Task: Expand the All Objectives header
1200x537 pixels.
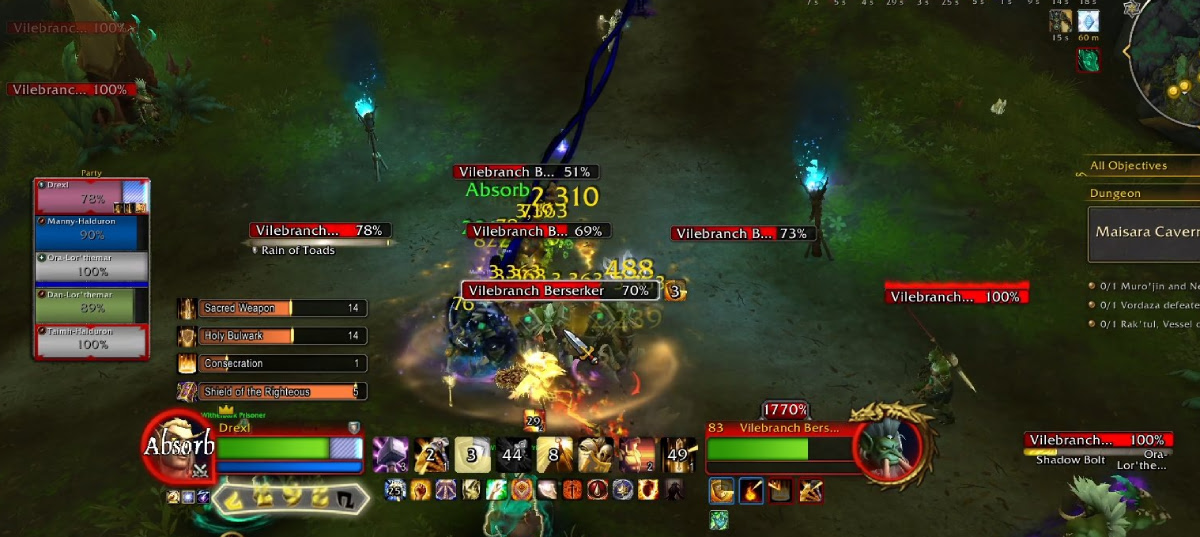Action: [x=1142, y=166]
